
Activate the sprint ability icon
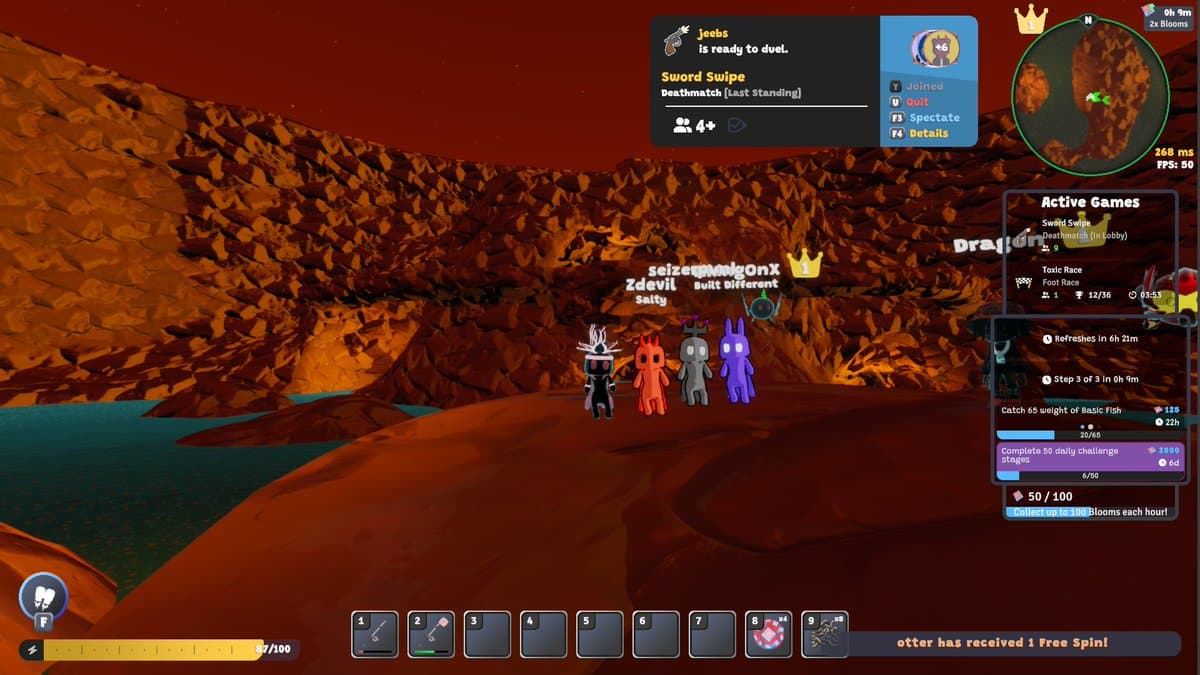tap(43, 598)
